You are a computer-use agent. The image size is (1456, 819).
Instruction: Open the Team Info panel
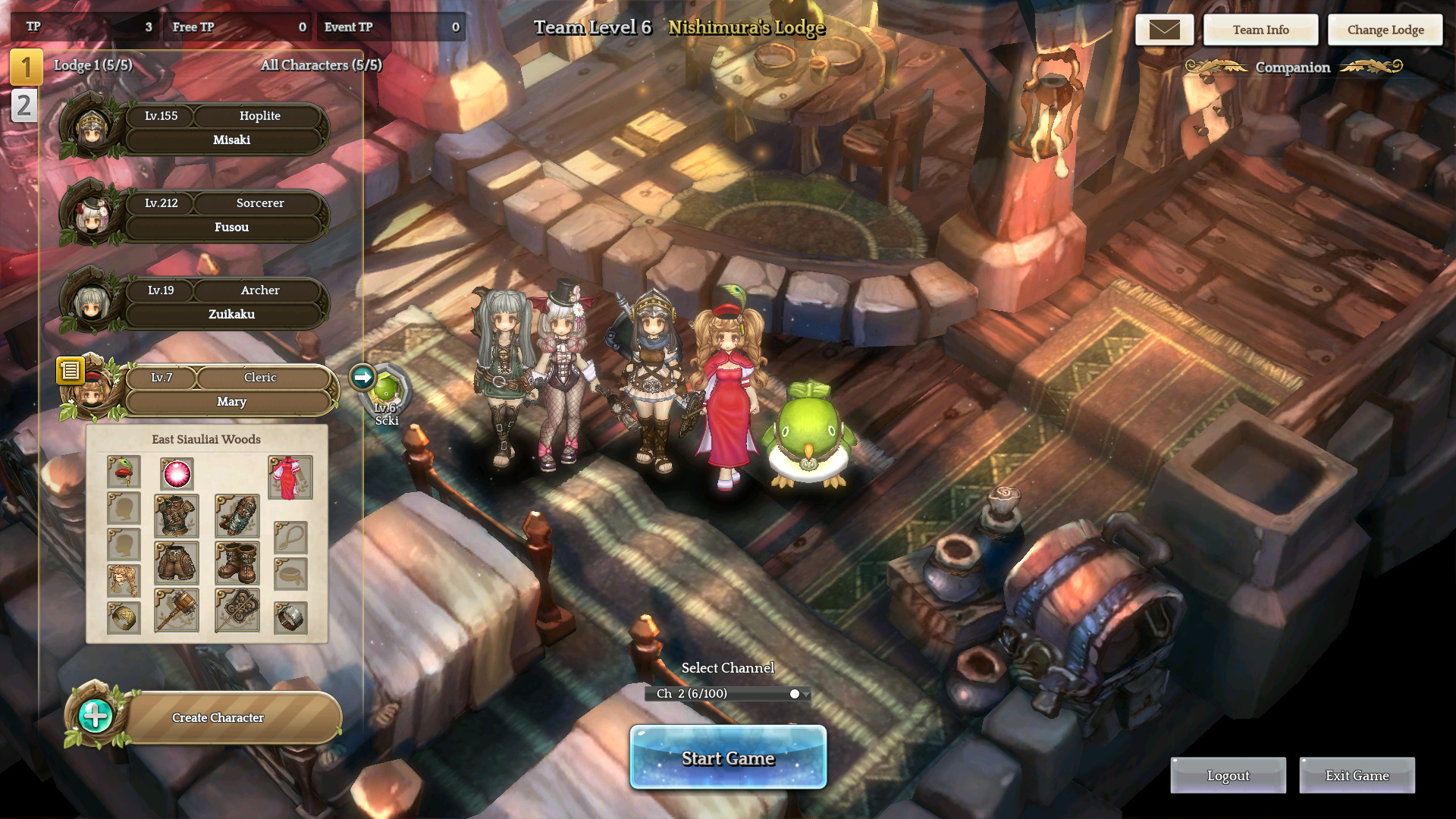pyautogui.click(x=1260, y=30)
